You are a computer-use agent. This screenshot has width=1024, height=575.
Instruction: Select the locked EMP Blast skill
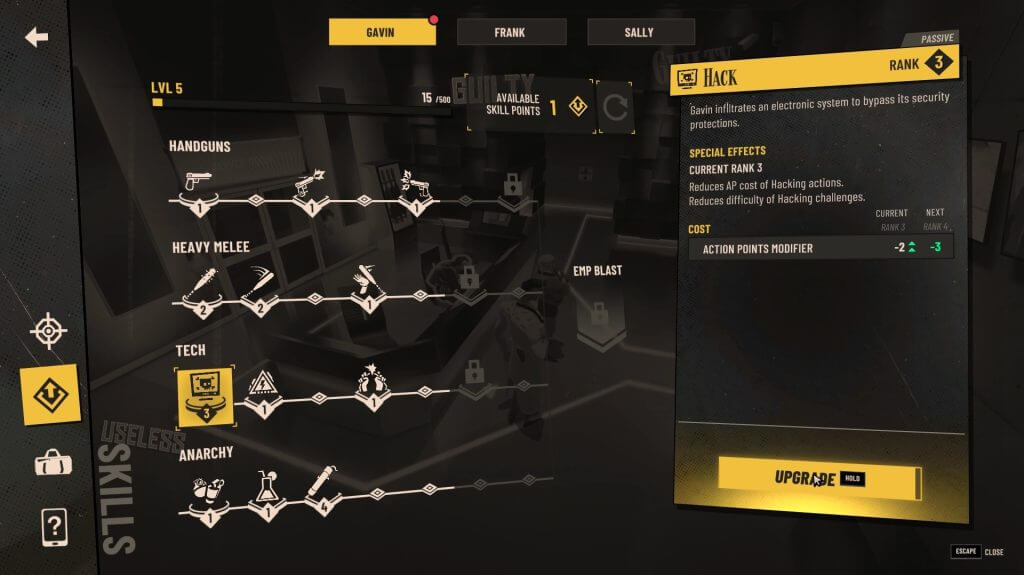point(600,318)
